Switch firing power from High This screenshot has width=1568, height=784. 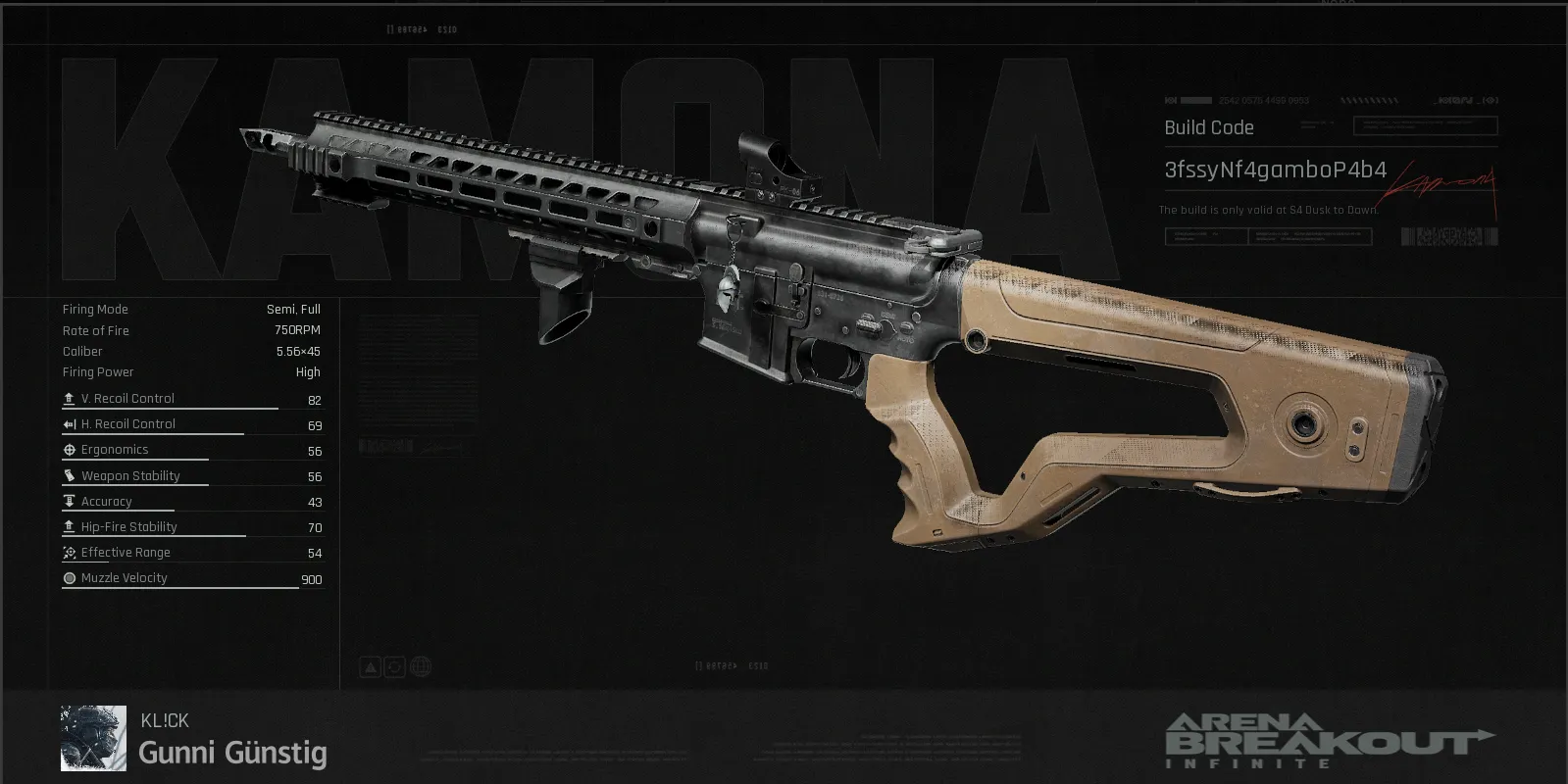pos(308,371)
